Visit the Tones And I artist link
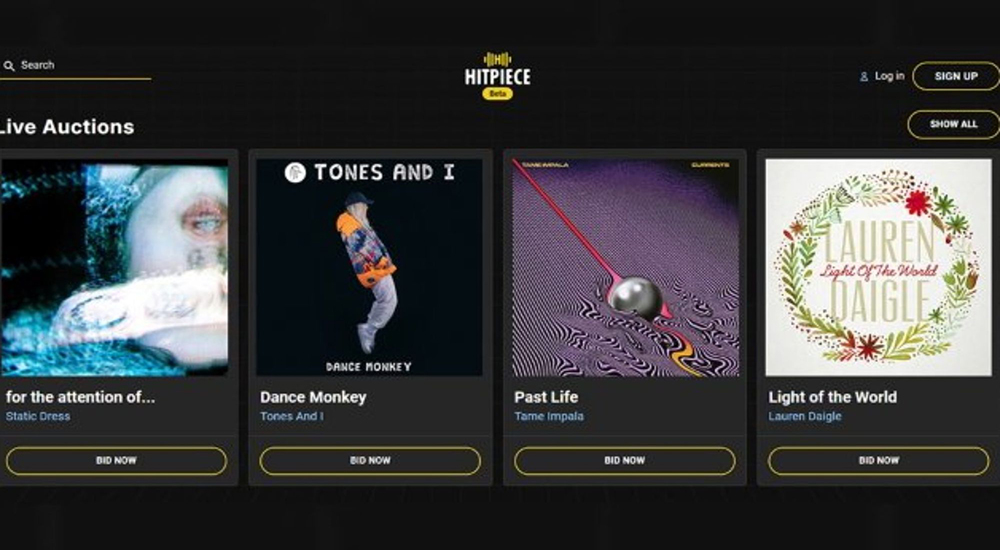The height and width of the screenshot is (550, 1000). point(292,416)
